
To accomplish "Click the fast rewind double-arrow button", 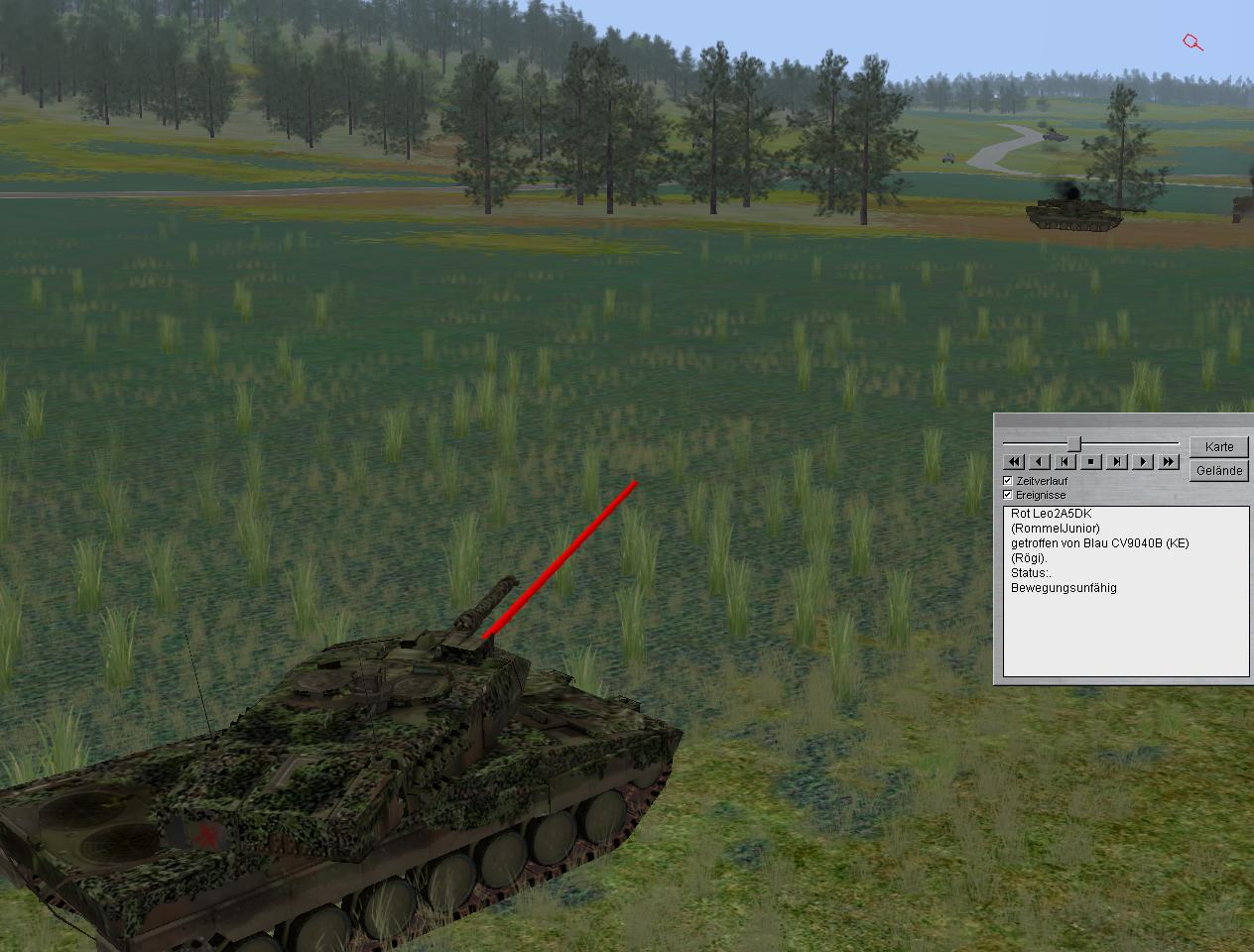I will (x=1013, y=462).
